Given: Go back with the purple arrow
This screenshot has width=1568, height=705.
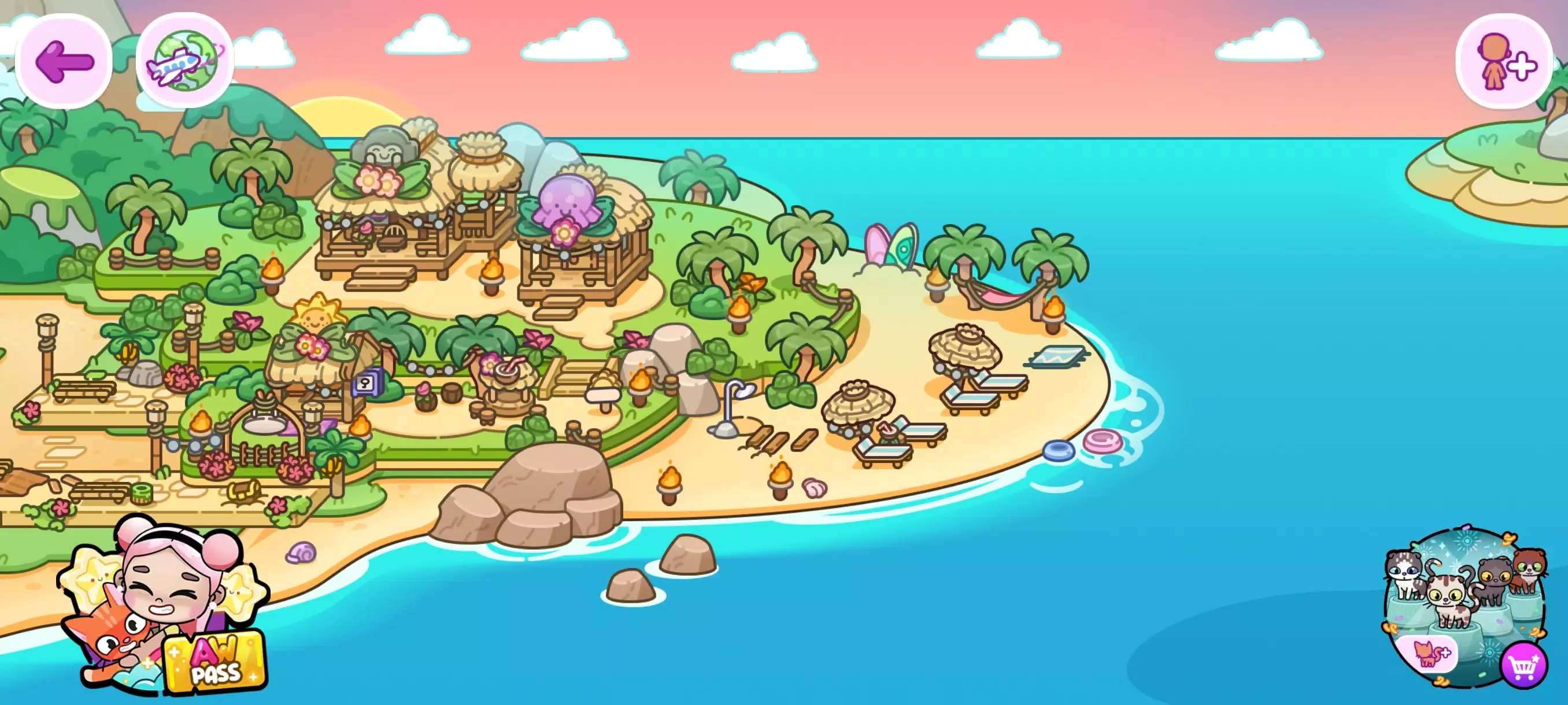Looking at the screenshot, I should coord(64,61).
